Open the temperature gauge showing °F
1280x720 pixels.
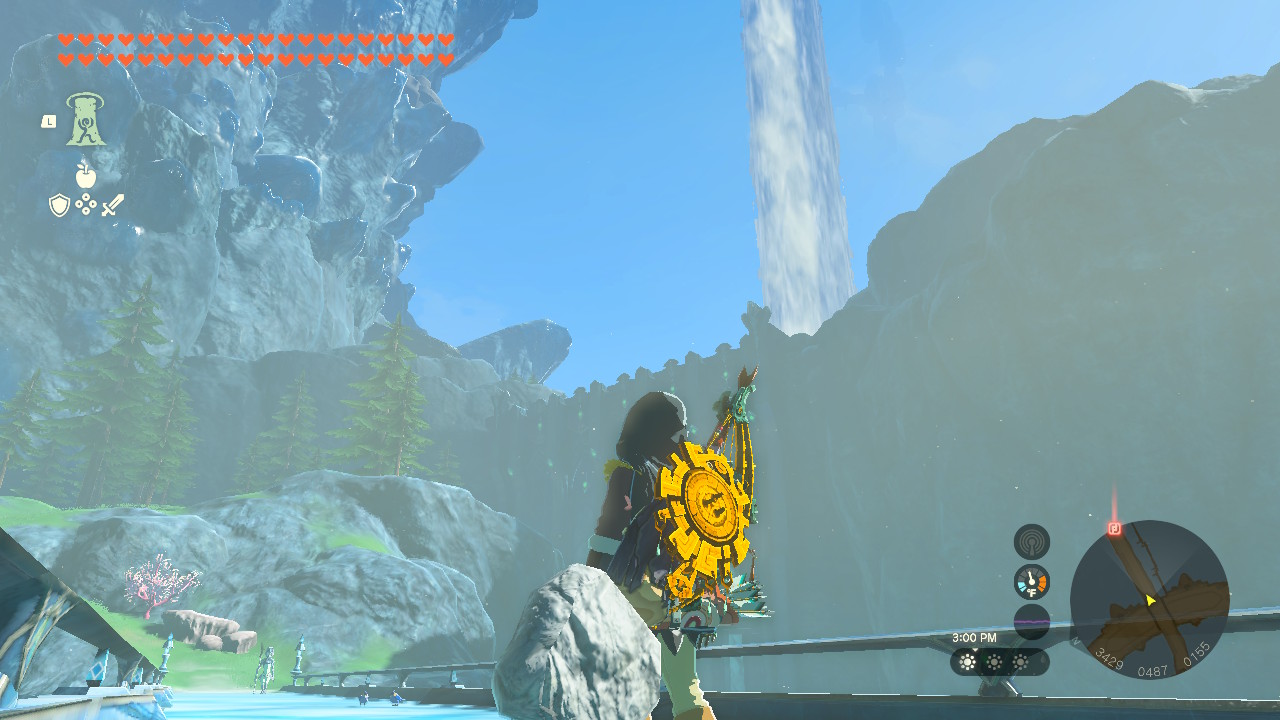tap(1032, 582)
